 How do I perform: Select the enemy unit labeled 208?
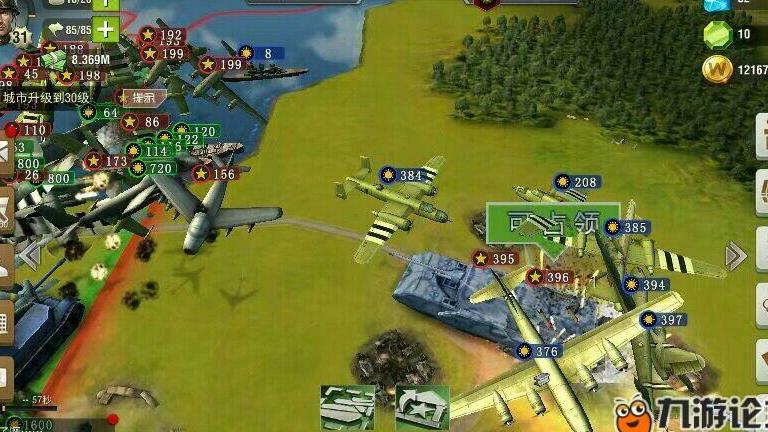[574, 182]
